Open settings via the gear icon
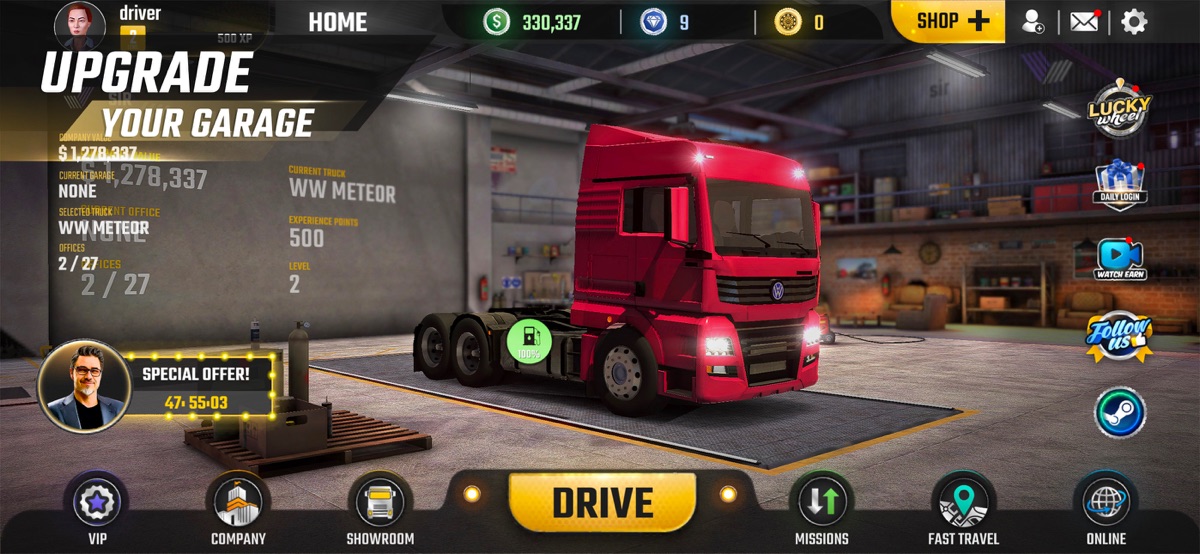Screen dimensions: 1200x554 coord(1134,21)
